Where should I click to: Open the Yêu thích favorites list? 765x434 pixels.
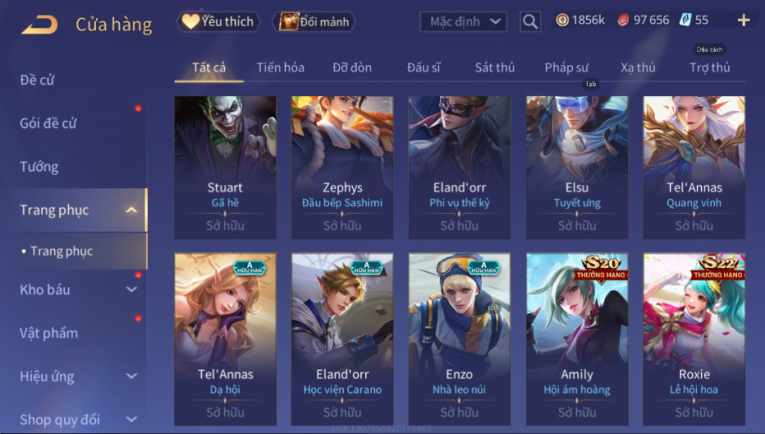click(218, 21)
